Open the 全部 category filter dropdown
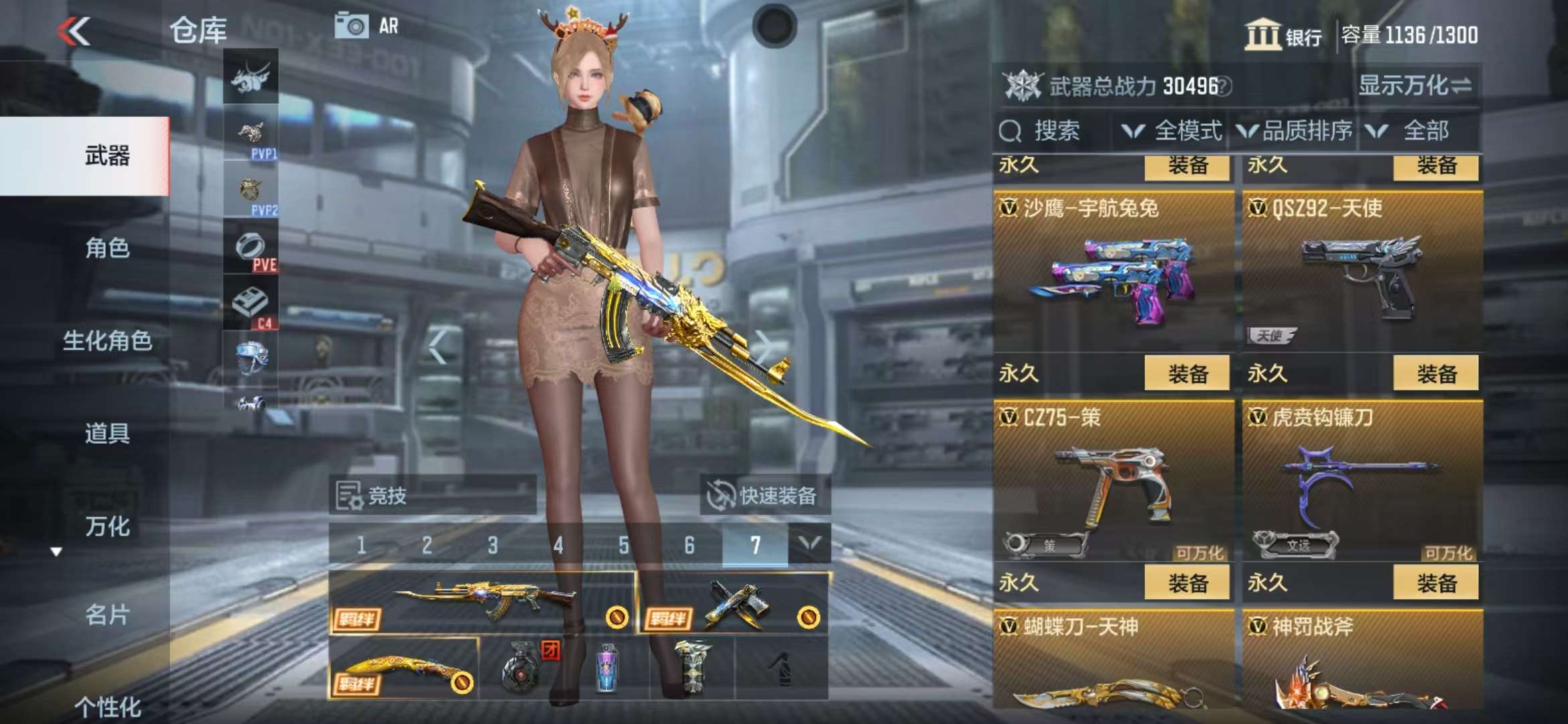Viewport: 1568px width, 724px height. click(x=1414, y=131)
